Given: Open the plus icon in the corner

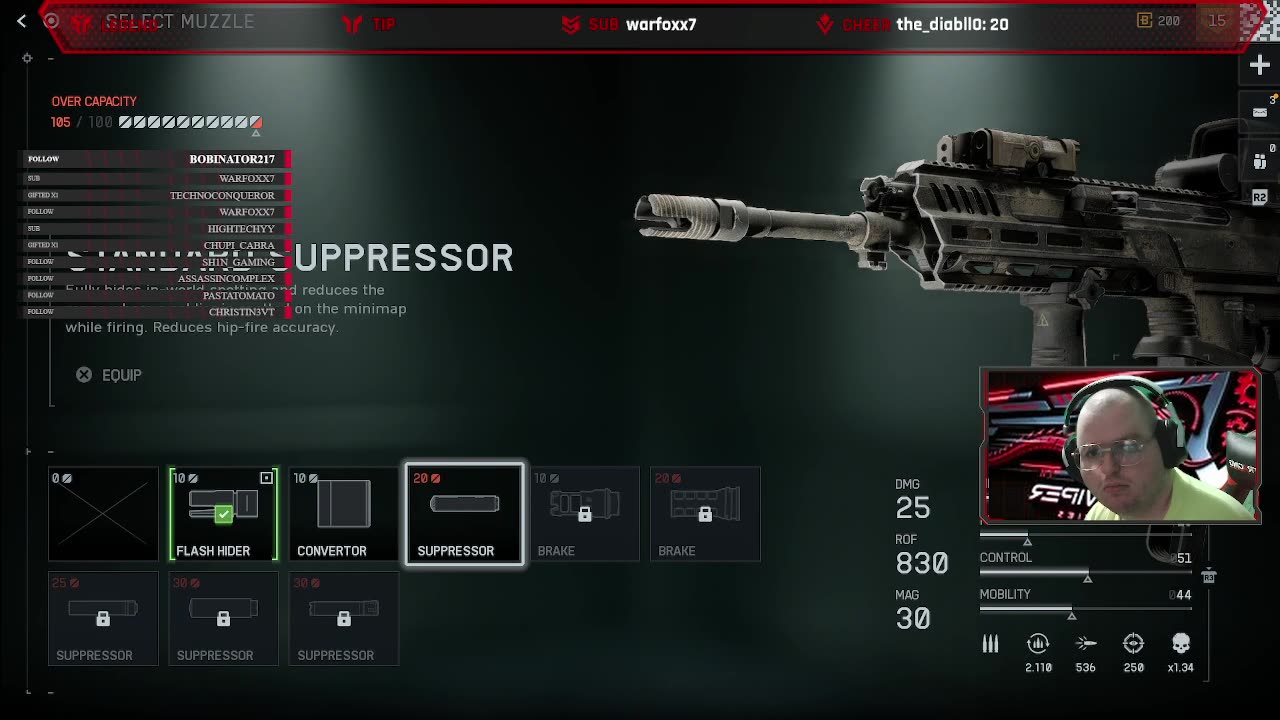Looking at the screenshot, I should coord(1259,66).
